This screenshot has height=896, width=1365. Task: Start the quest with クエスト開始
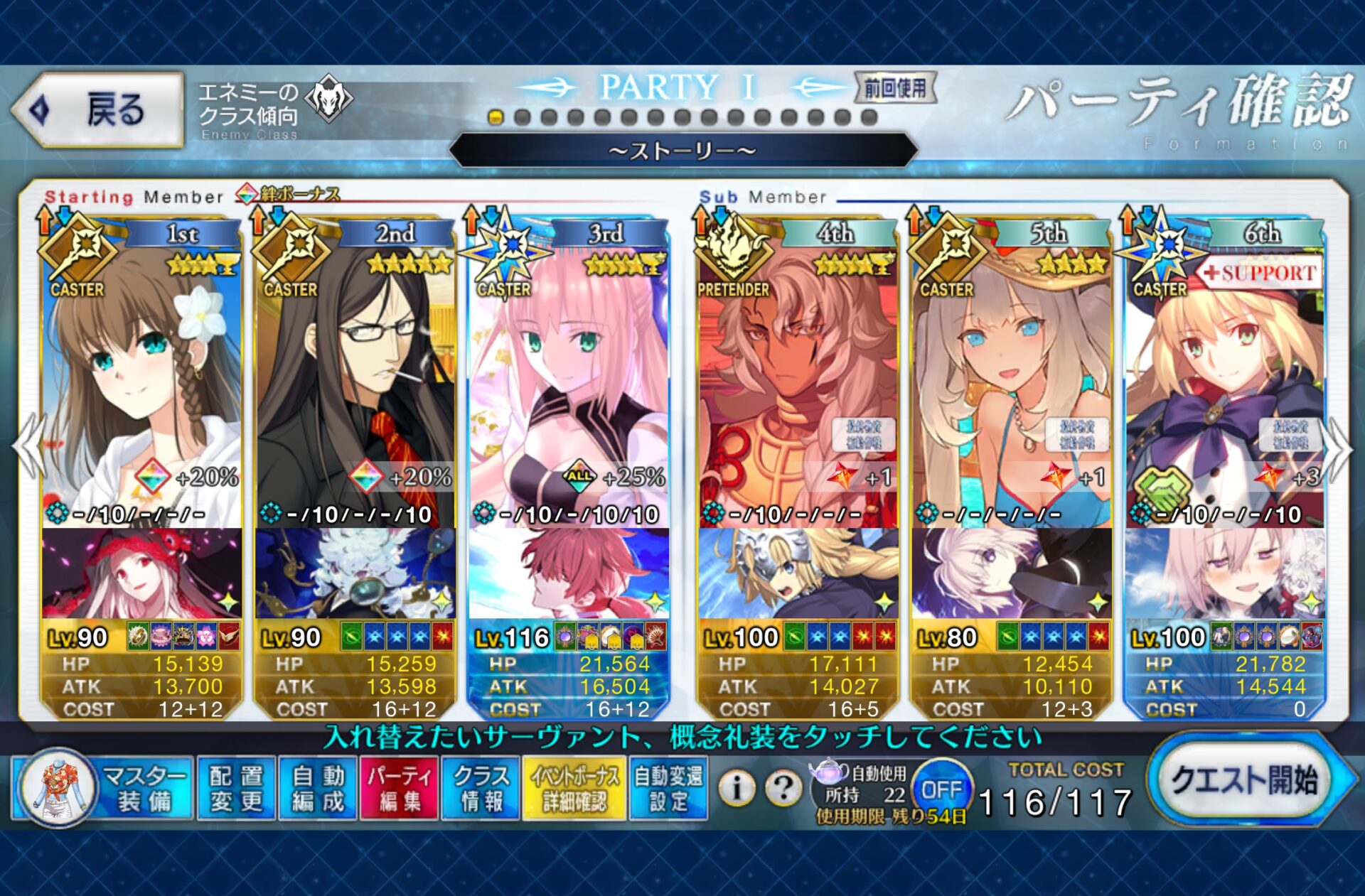(x=1244, y=780)
